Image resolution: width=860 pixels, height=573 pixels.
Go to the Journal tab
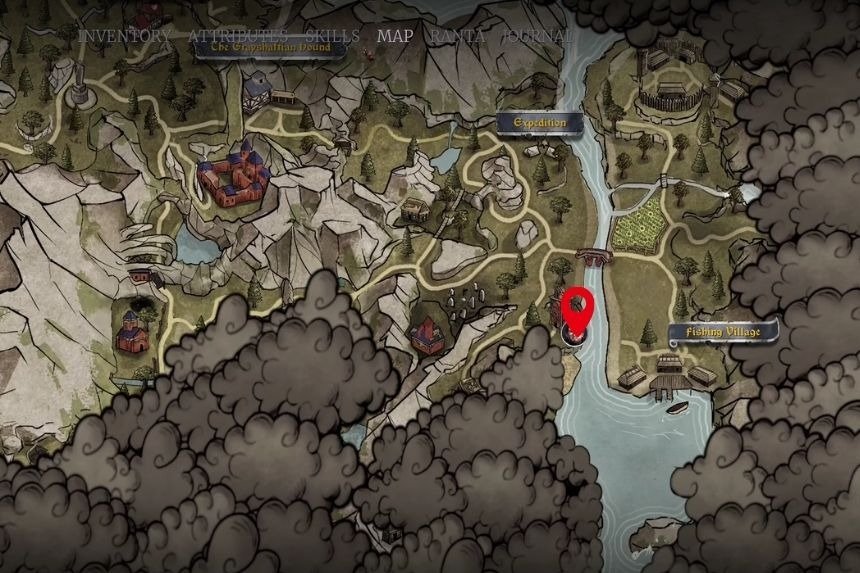536,36
